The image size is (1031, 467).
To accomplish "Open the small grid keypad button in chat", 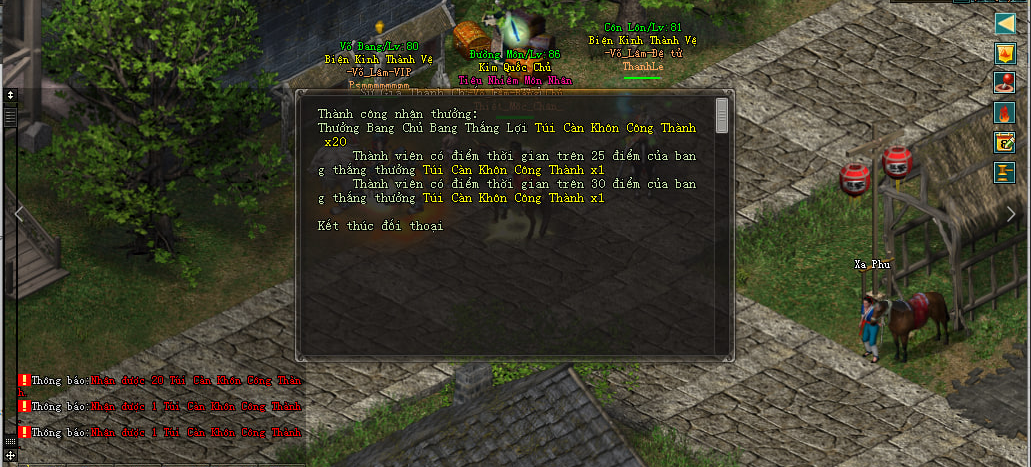I will click(x=10, y=441).
